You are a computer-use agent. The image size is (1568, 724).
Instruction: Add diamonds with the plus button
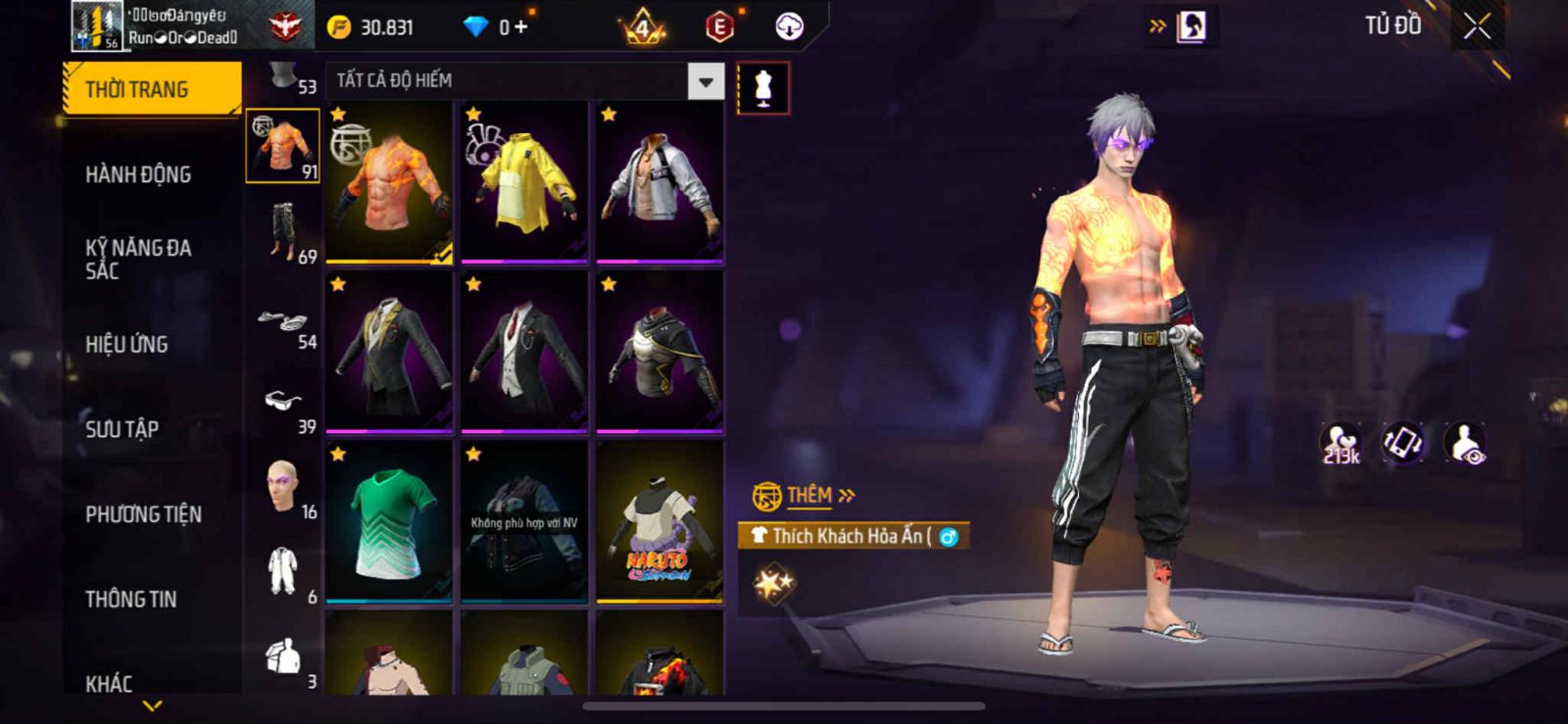click(x=520, y=27)
